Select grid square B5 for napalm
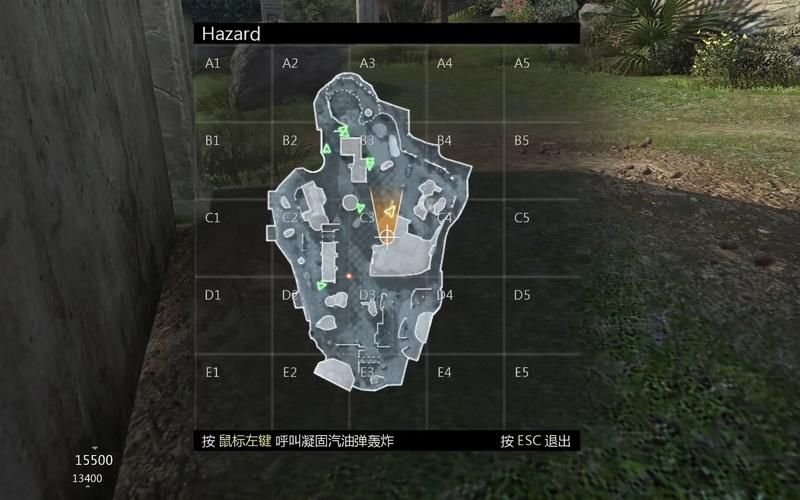This screenshot has height=500, width=800. pos(542,161)
